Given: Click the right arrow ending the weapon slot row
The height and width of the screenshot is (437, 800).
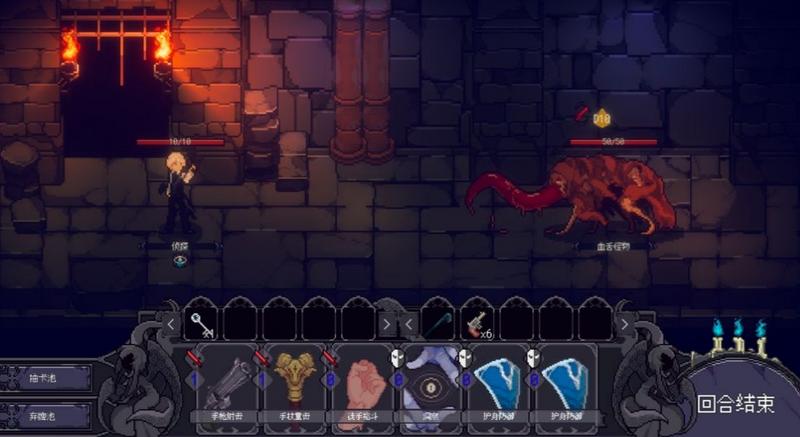Looking at the screenshot, I should pos(626,323).
